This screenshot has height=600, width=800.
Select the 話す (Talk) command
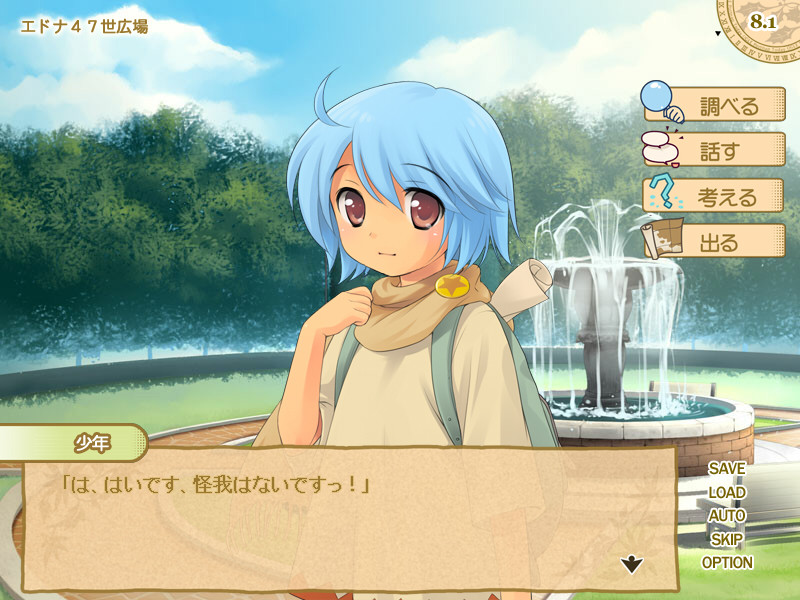(714, 150)
